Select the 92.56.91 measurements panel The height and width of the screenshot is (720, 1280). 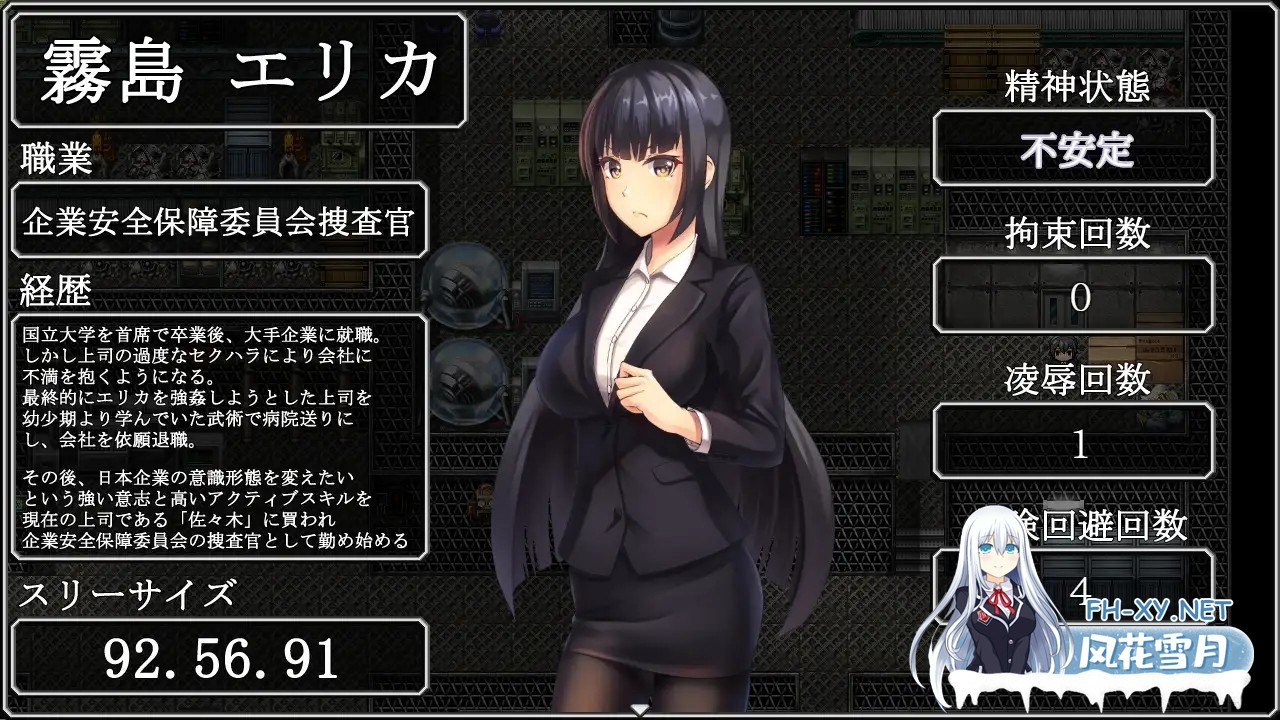220,655
